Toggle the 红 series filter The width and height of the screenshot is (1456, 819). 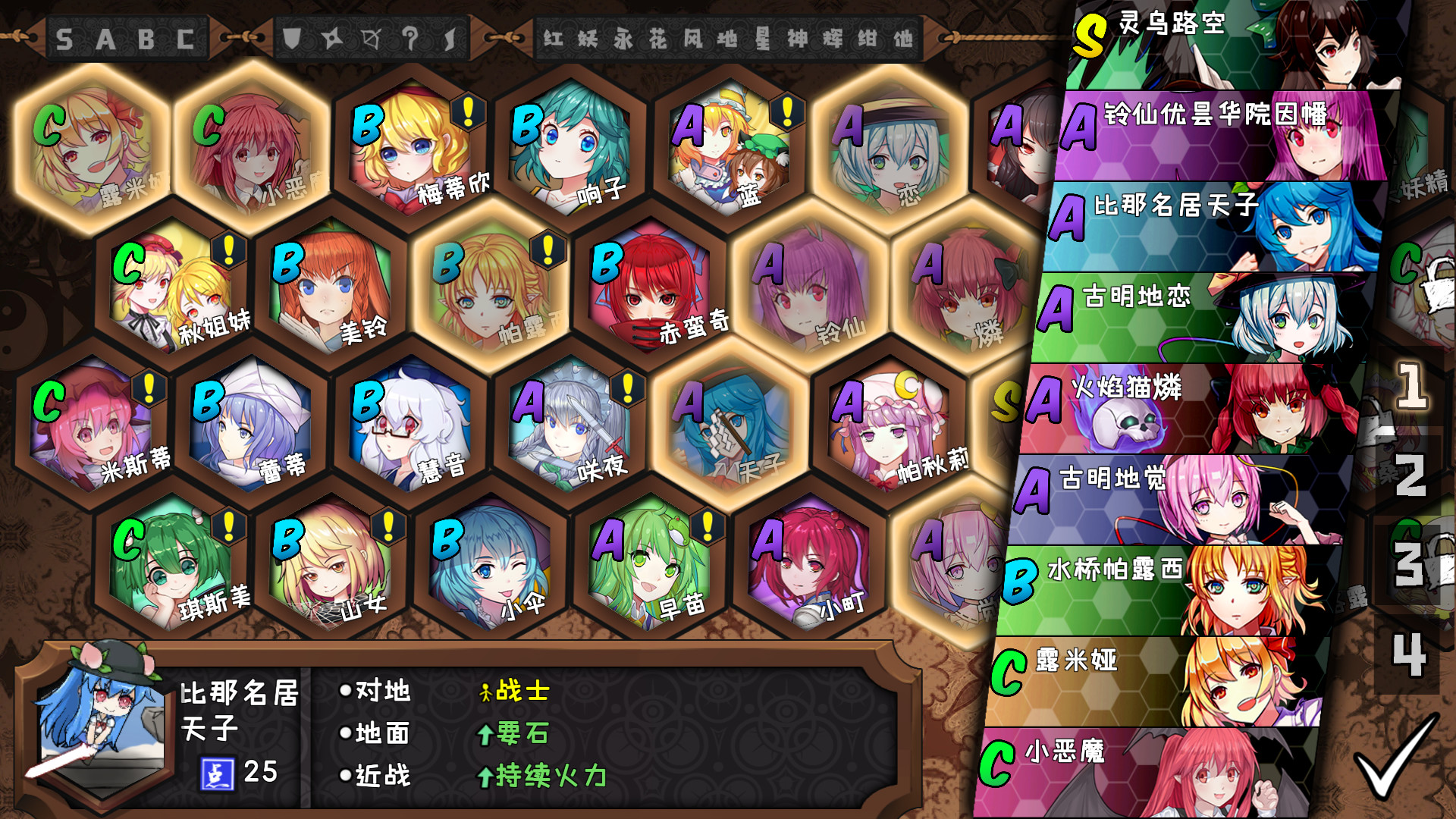[x=555, y=34]
